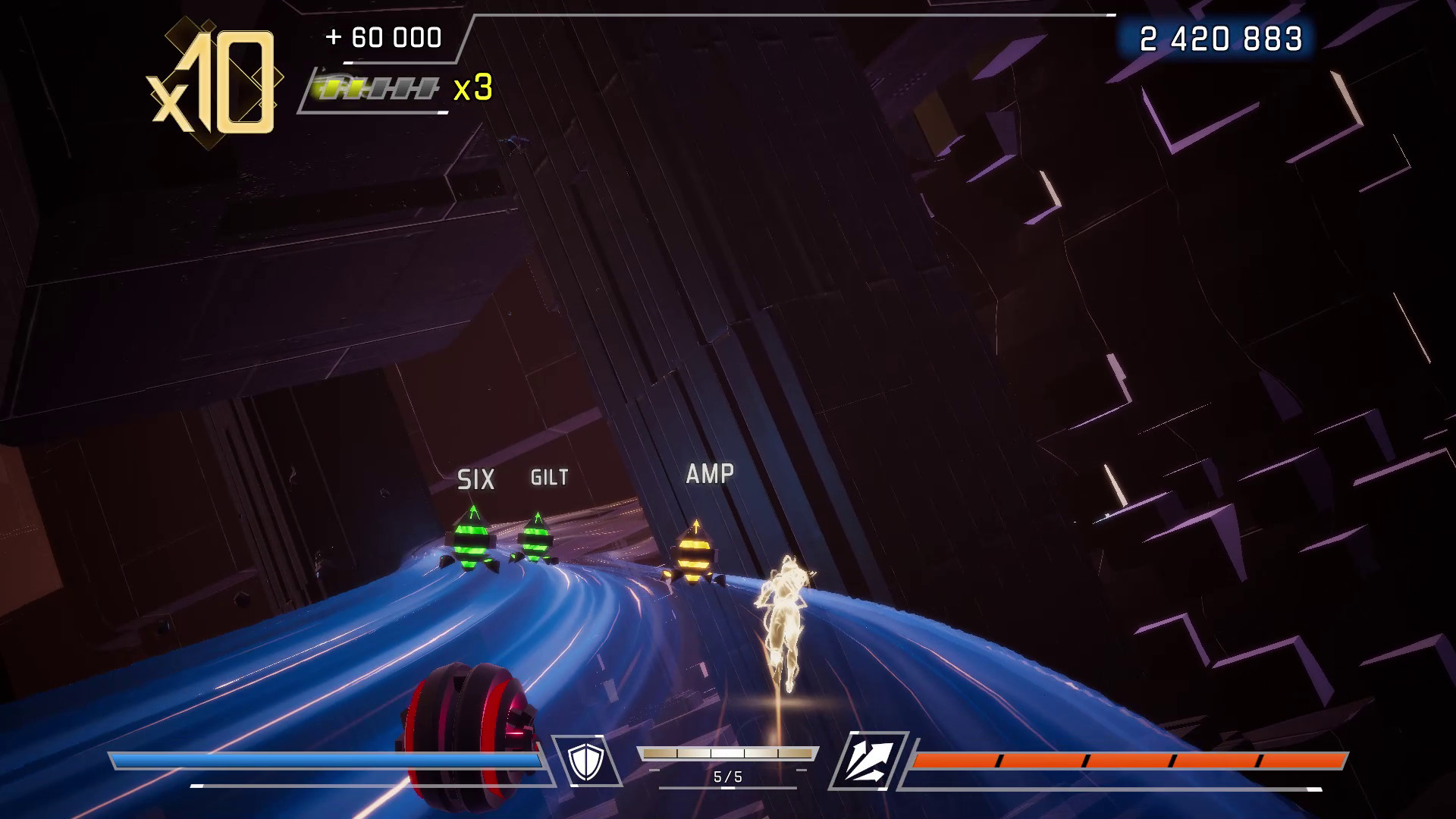Select the SIX label above the track

(475, 479)
